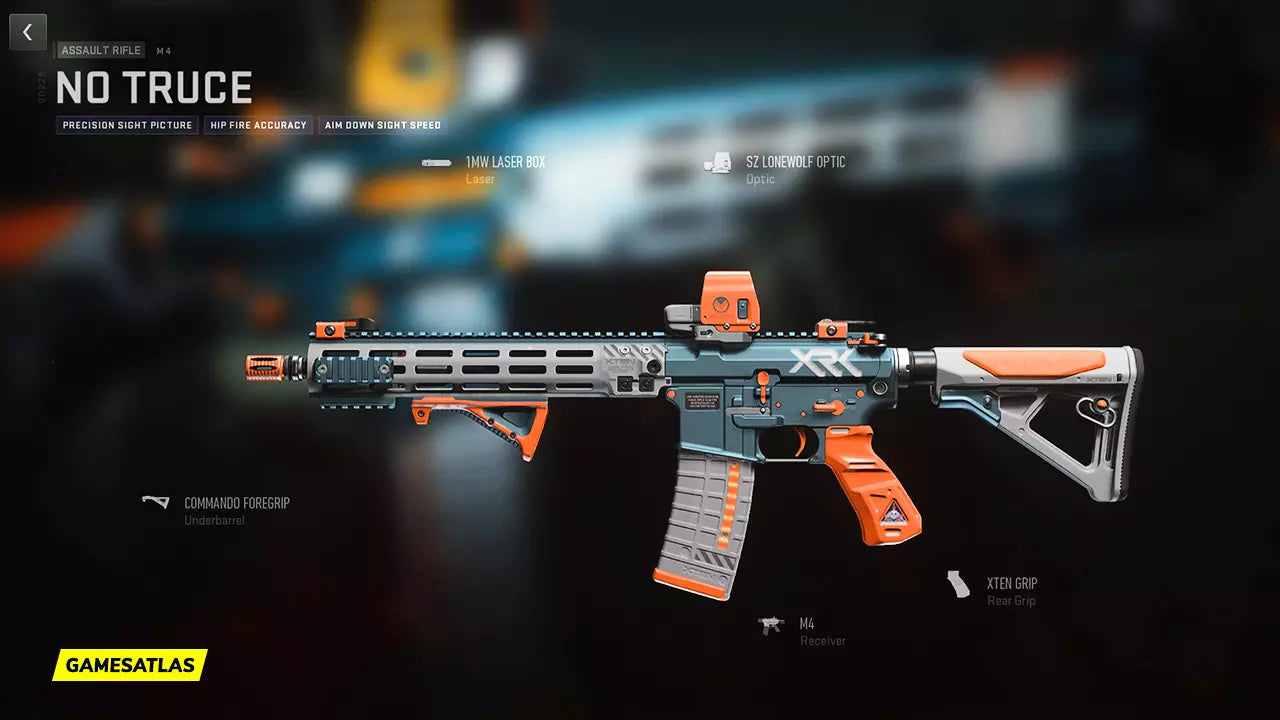
Task: Click the GamesAtlas watermark logo
Action: tap(130, 665)
